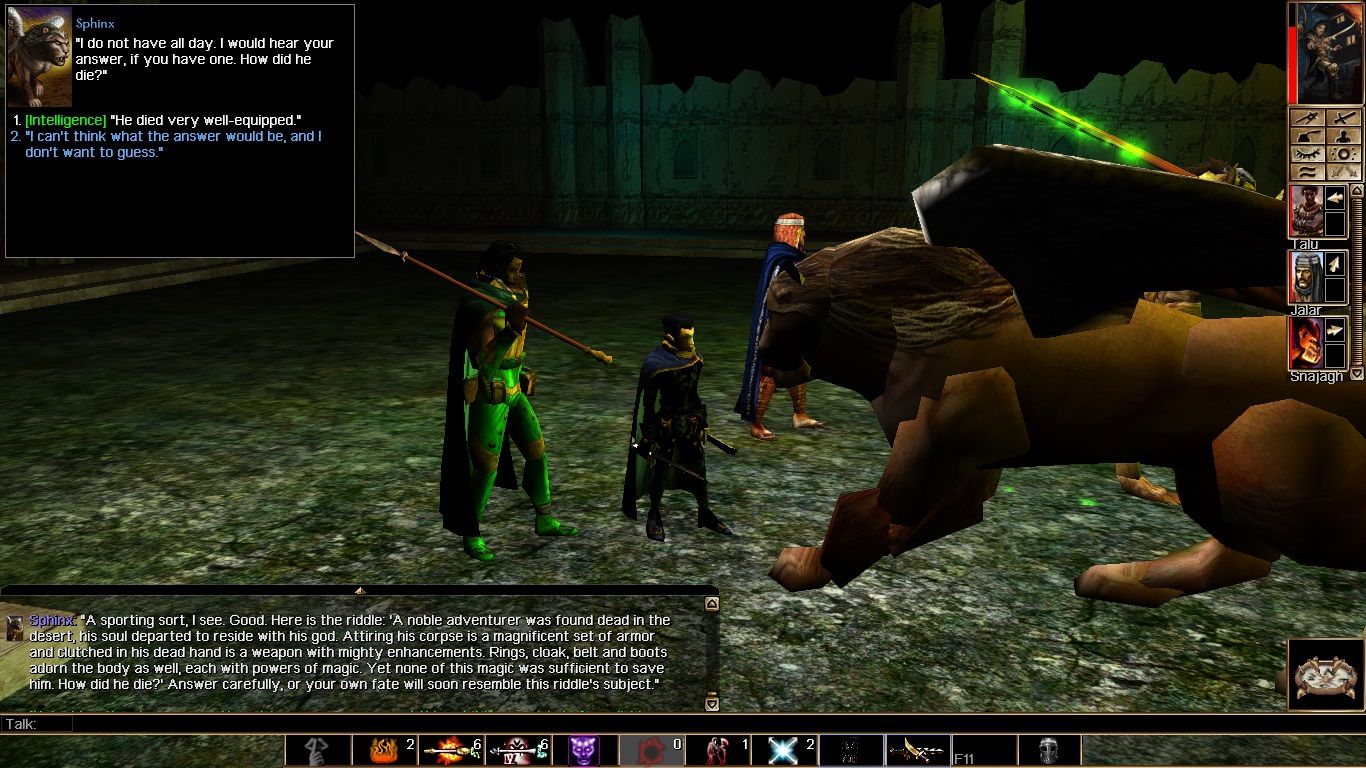This screenshot has width=1366, height=768.
Task: Open the character sheet via the silhouette icon
Action: tap(1344, 136)
